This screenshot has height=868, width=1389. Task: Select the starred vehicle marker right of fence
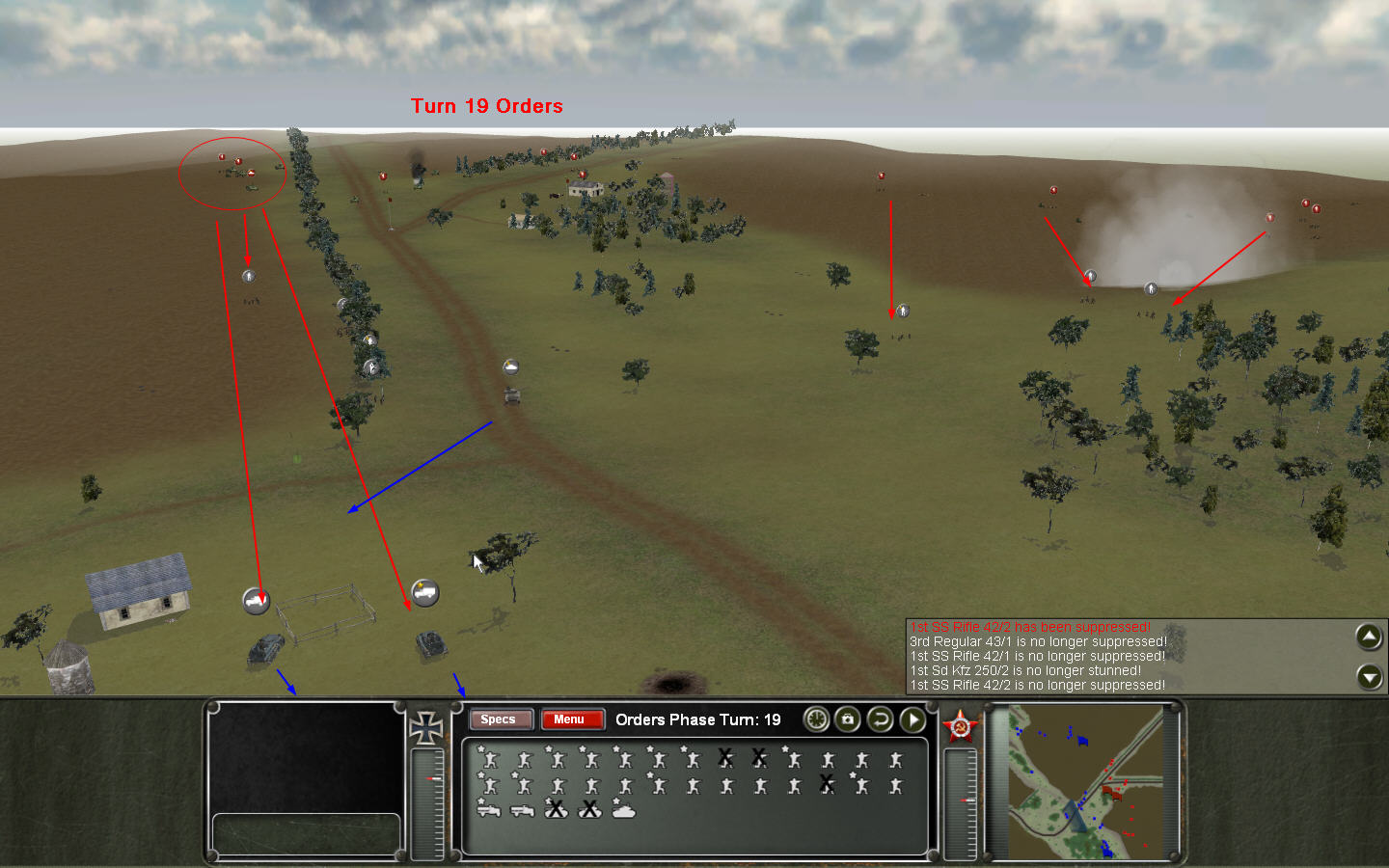tap(425, 592)
